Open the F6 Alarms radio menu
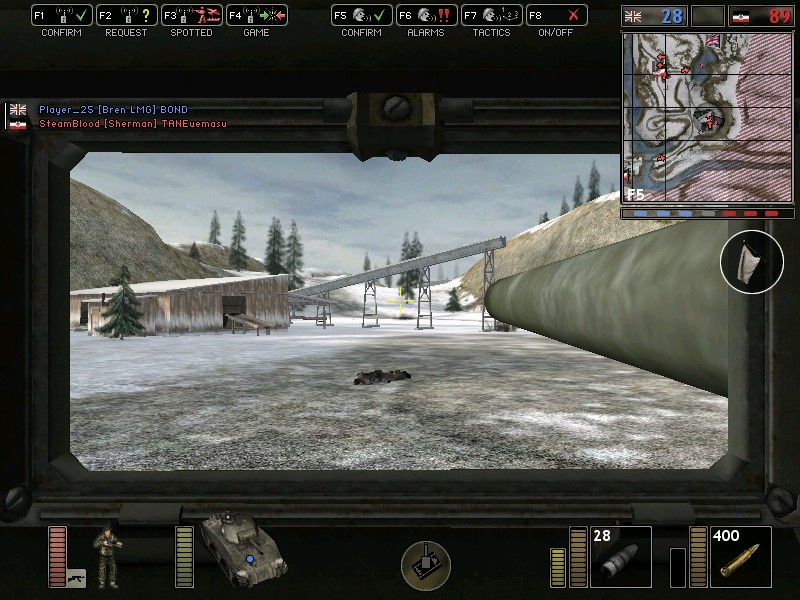This screenshot has height=600, width=800. pyautogui.click(x=426, y=16)
